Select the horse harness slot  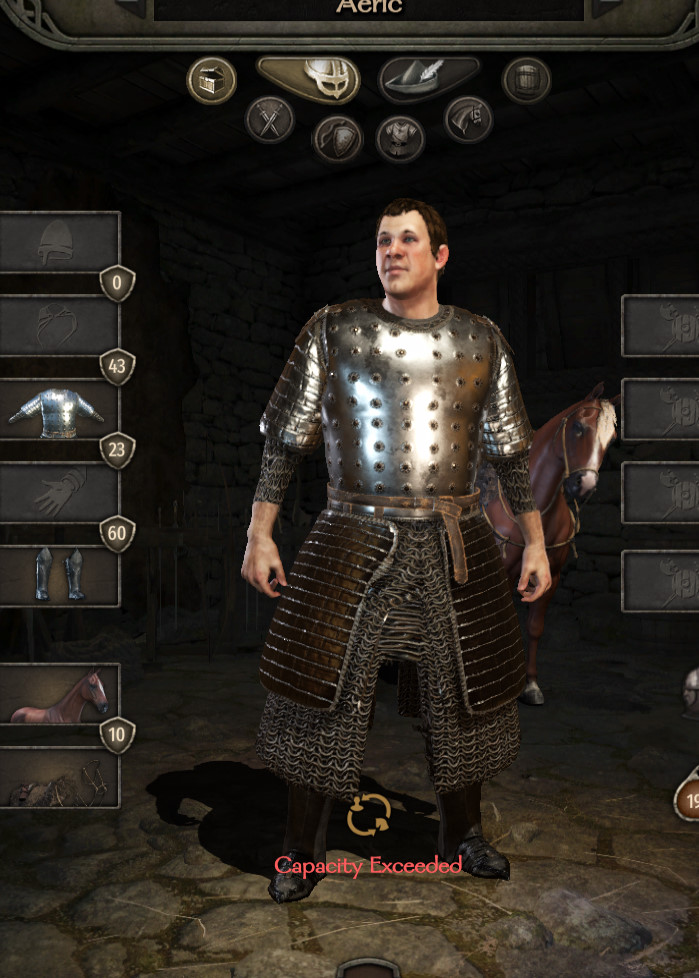click(59, 778)
